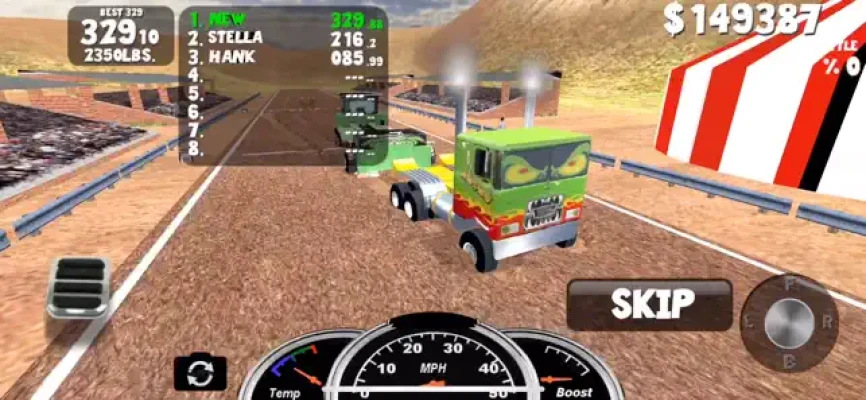
Task: Tap the brake pedal control
Action: click(79, 286)
